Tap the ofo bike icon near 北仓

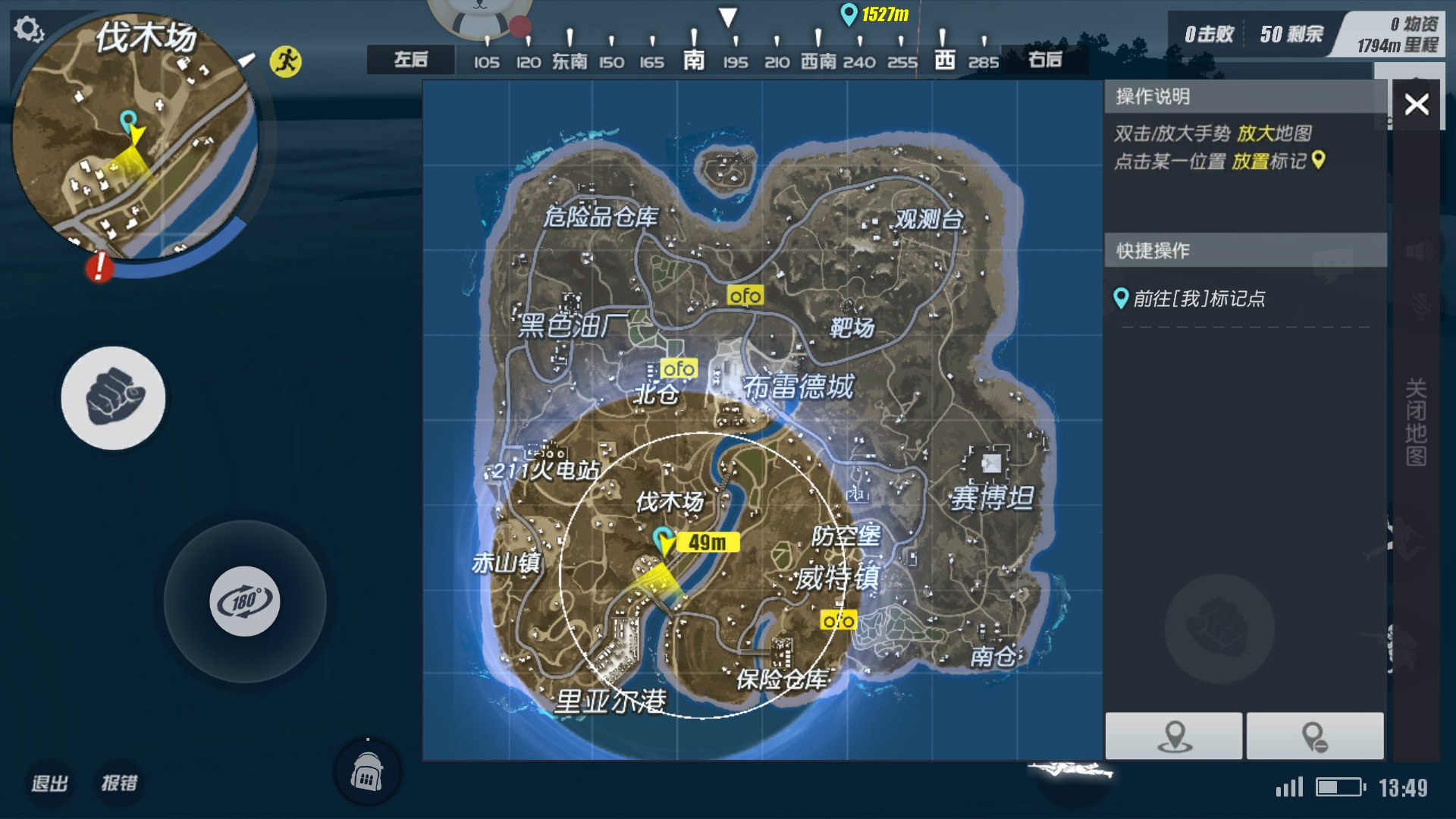click(679, 369)
